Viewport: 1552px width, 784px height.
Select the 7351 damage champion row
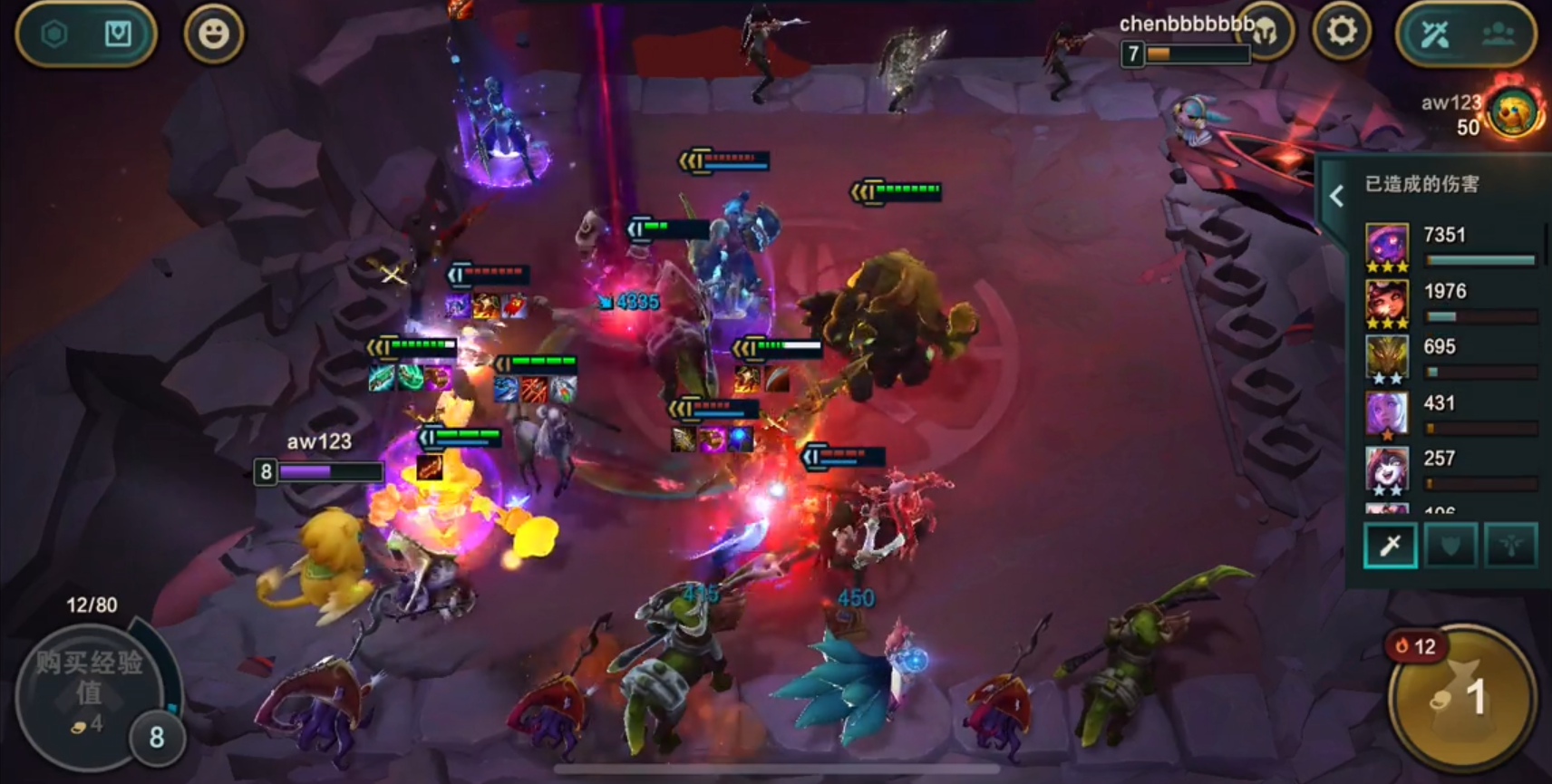(1450, 247)
